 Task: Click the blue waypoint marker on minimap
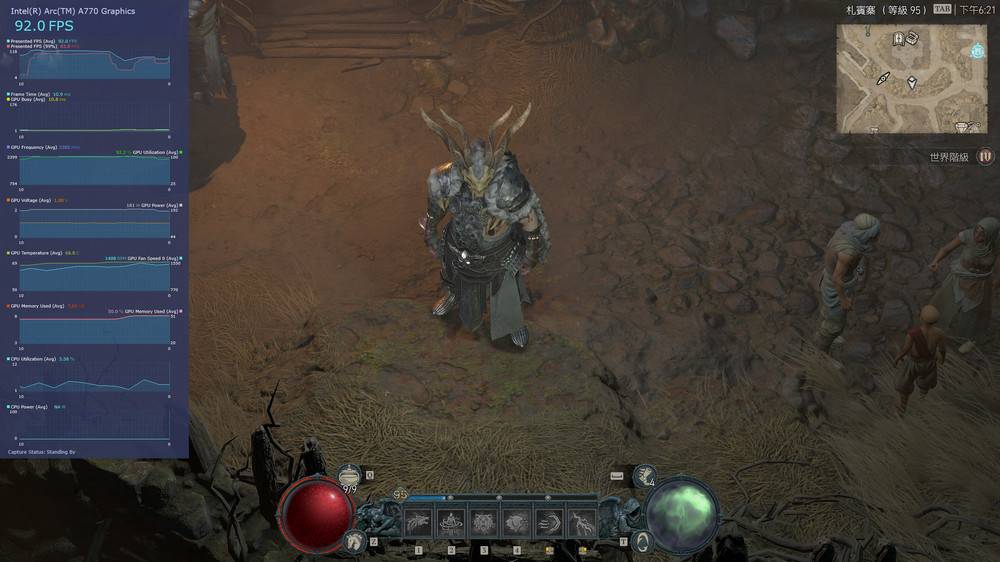977,51
